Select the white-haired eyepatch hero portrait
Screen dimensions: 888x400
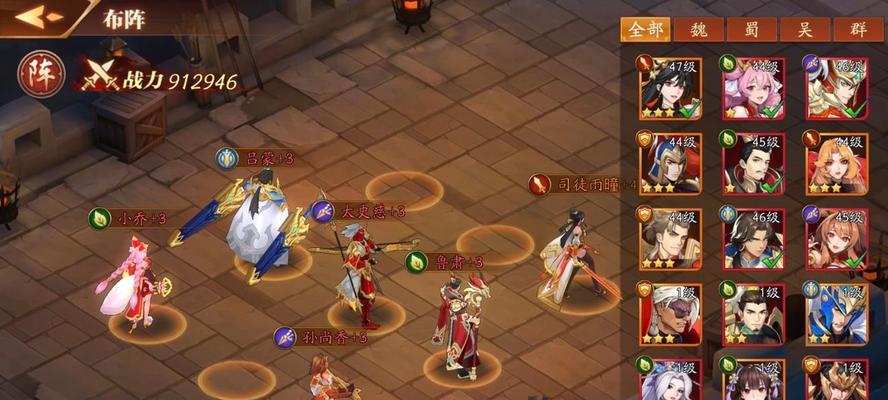[x=669, y=313]
